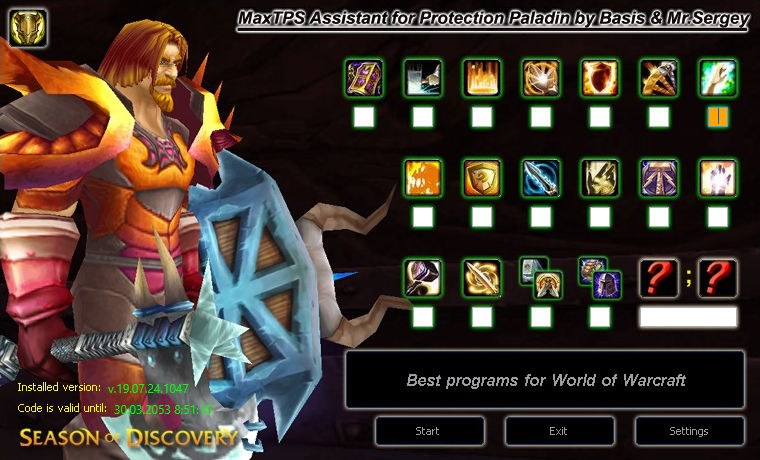This screenshot has height=460, width=760.
Task: Click the green glowing raised-hand icon
Action: [x=718, y=77]
